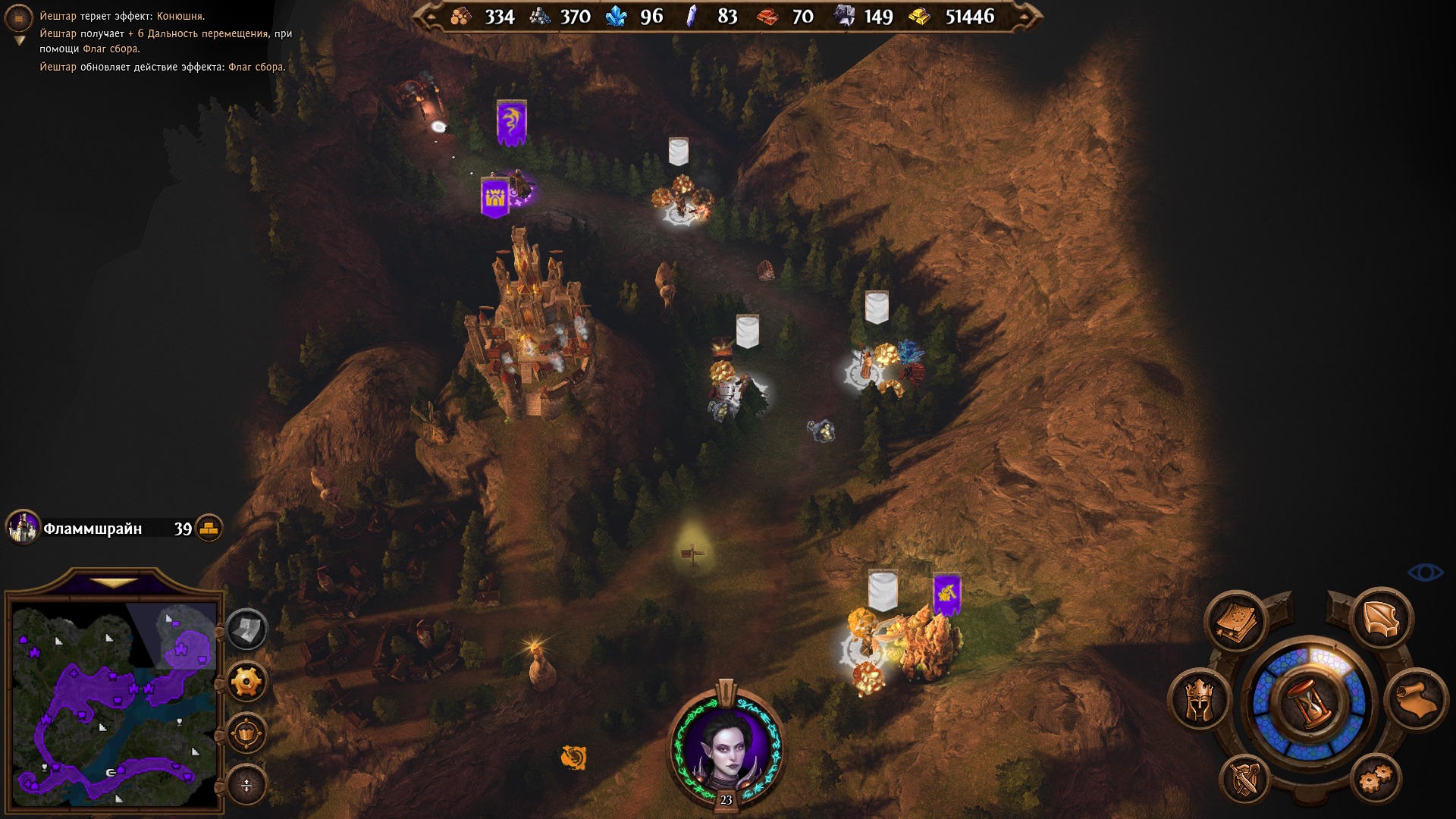Click the leaf-shaped button on the action wheel
Screen dimensions: 1456x819
1382,619
